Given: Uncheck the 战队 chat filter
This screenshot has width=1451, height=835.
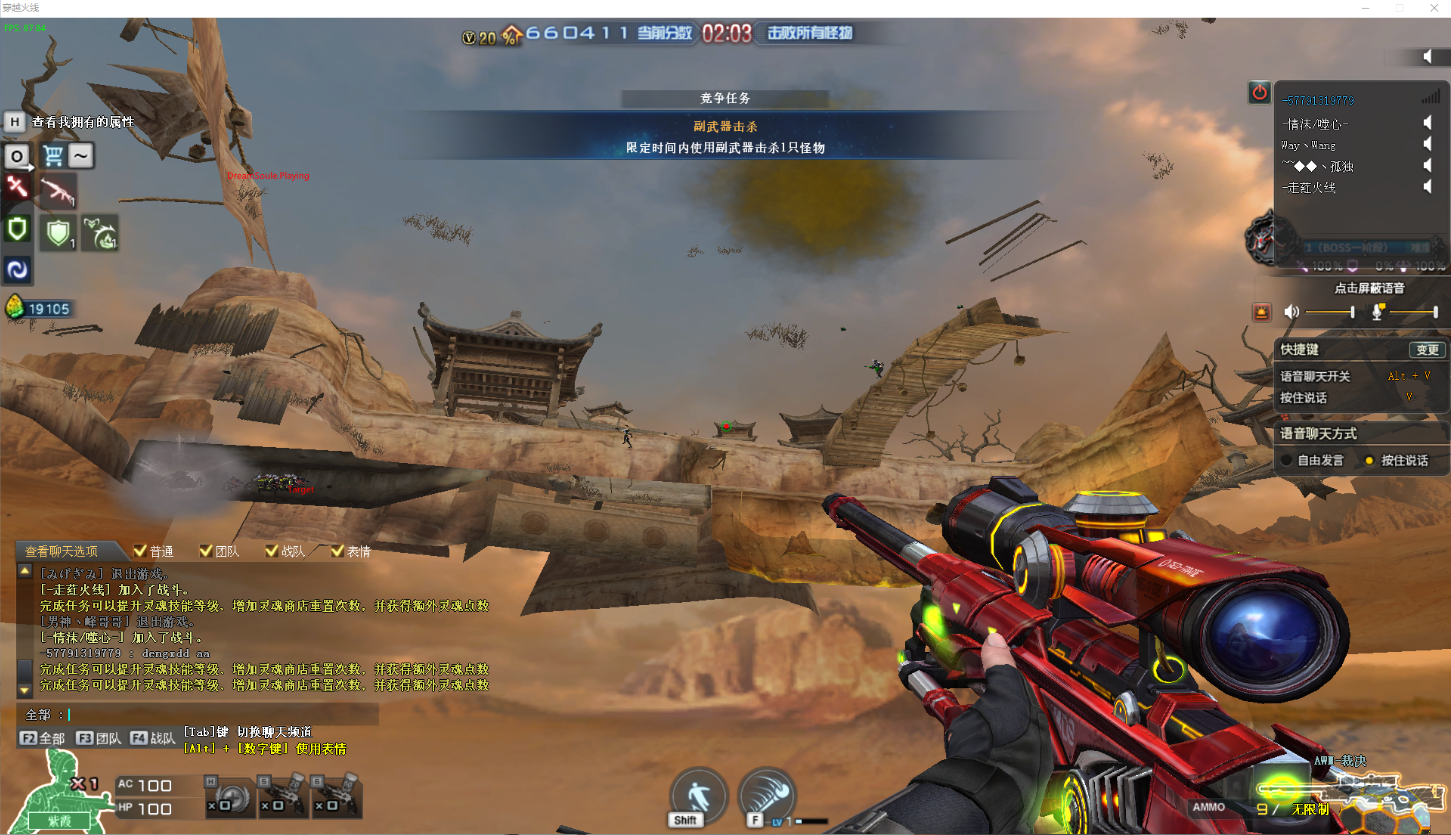Looking at the screenshot, I should [x=272, y=551].
